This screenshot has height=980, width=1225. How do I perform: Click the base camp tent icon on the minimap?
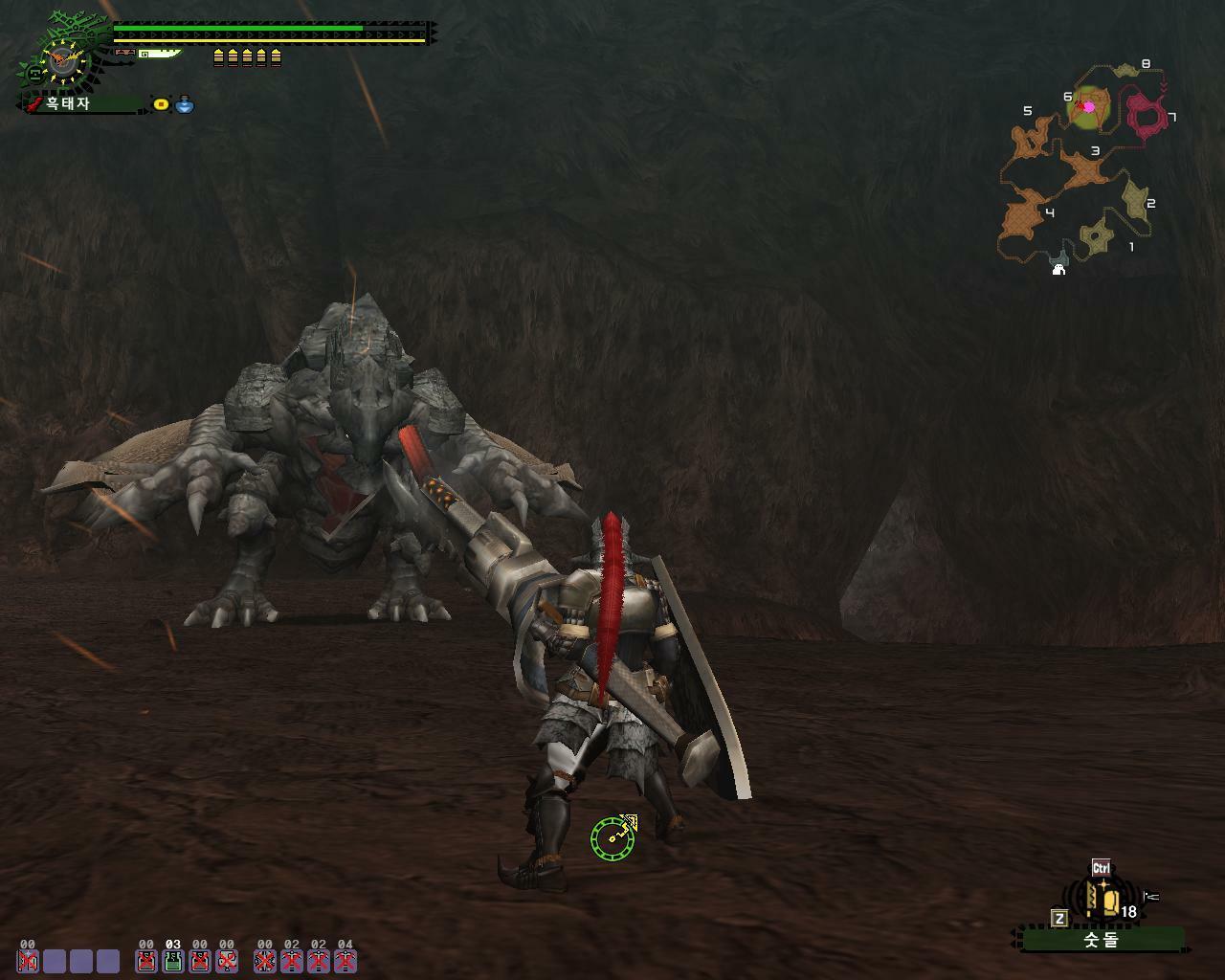coord(1058,270)
